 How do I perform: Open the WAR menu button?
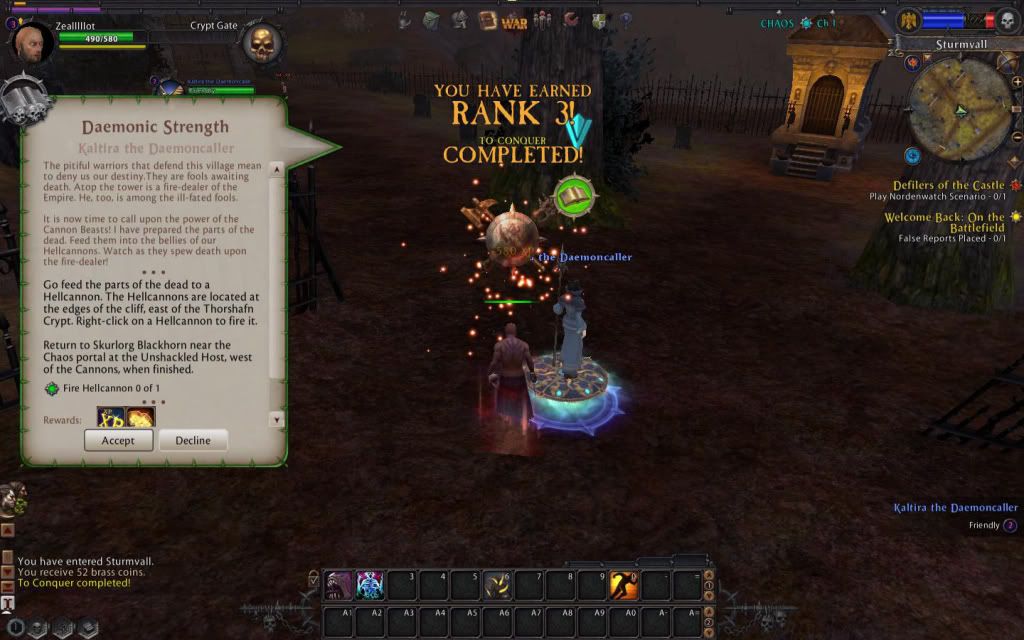click(x=514, y=21)
